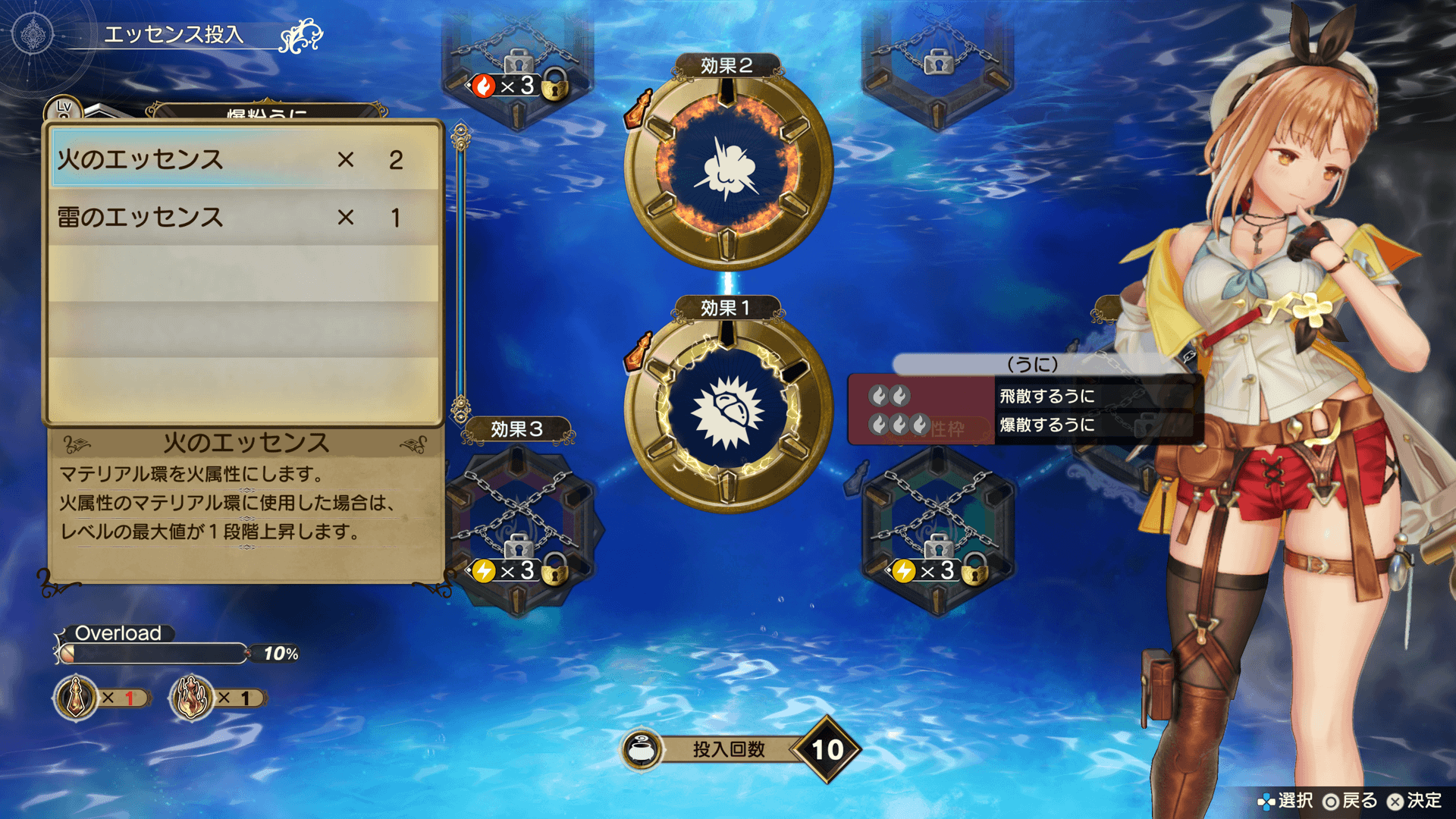Click the 飛散するうに effect row

1046,396
